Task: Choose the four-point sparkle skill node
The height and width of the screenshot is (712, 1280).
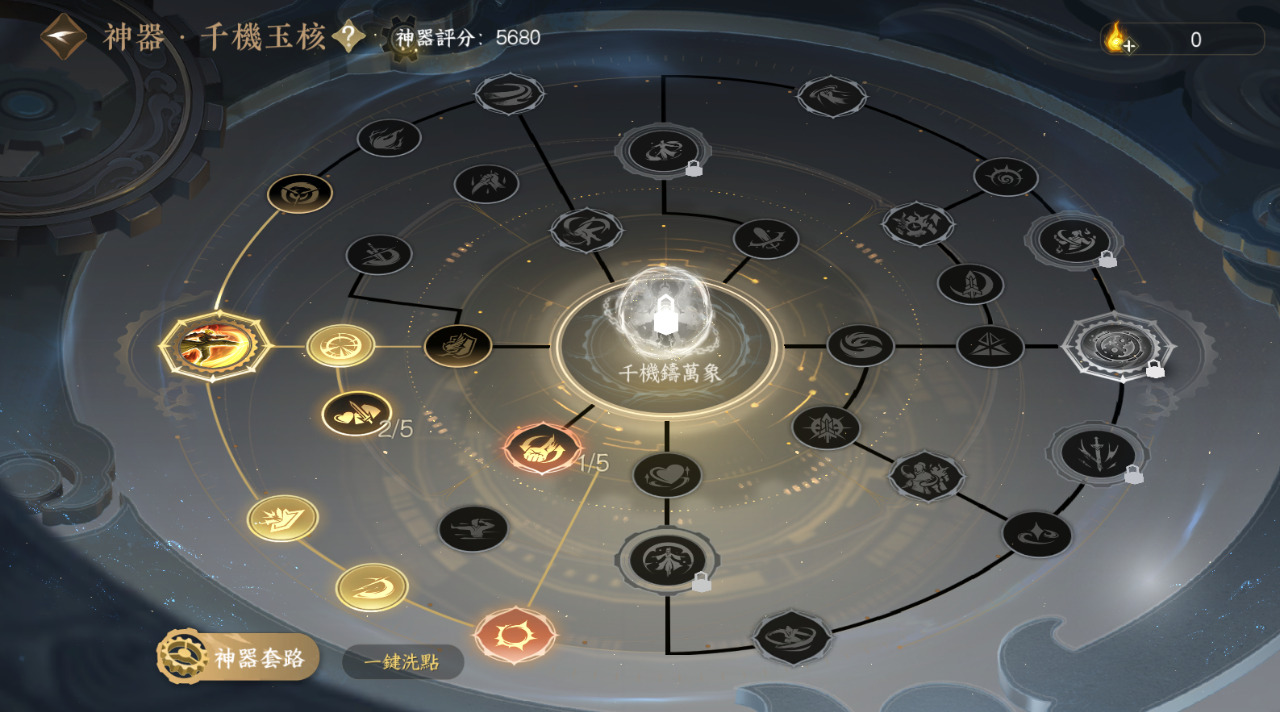Action: [x=1037, y=534]
